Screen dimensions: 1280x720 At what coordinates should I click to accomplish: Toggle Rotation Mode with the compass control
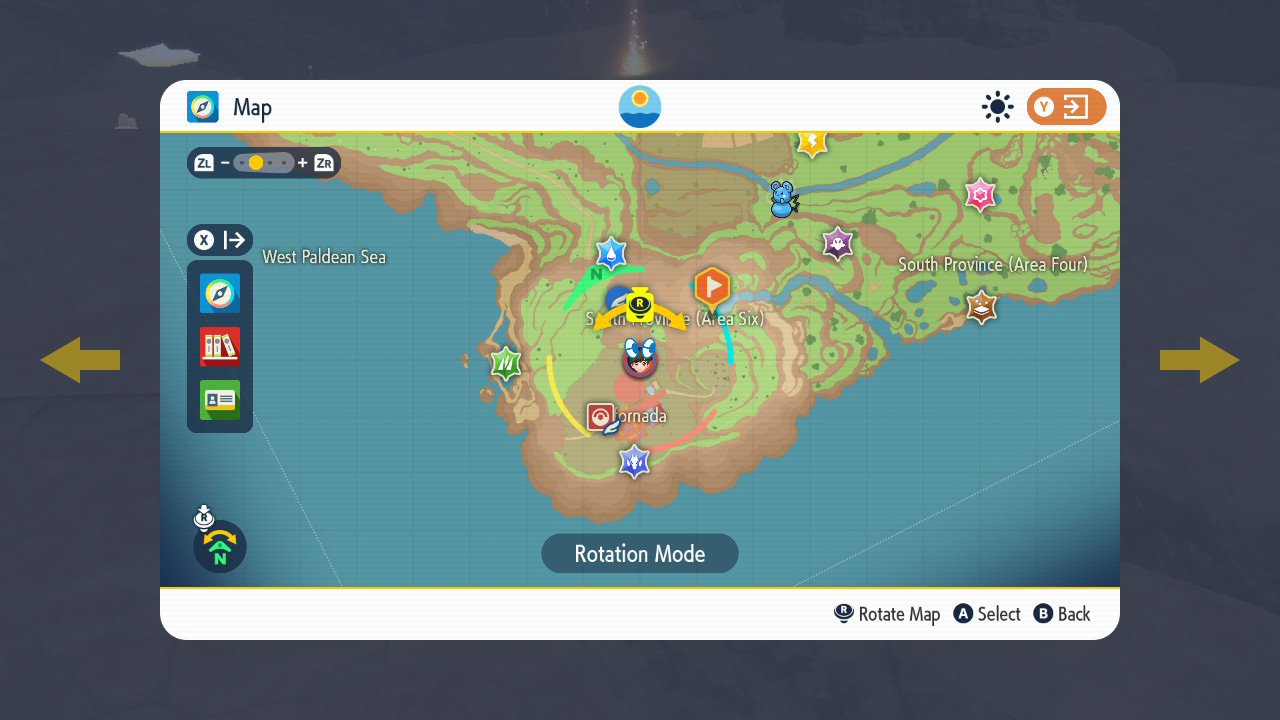[218, 547]
